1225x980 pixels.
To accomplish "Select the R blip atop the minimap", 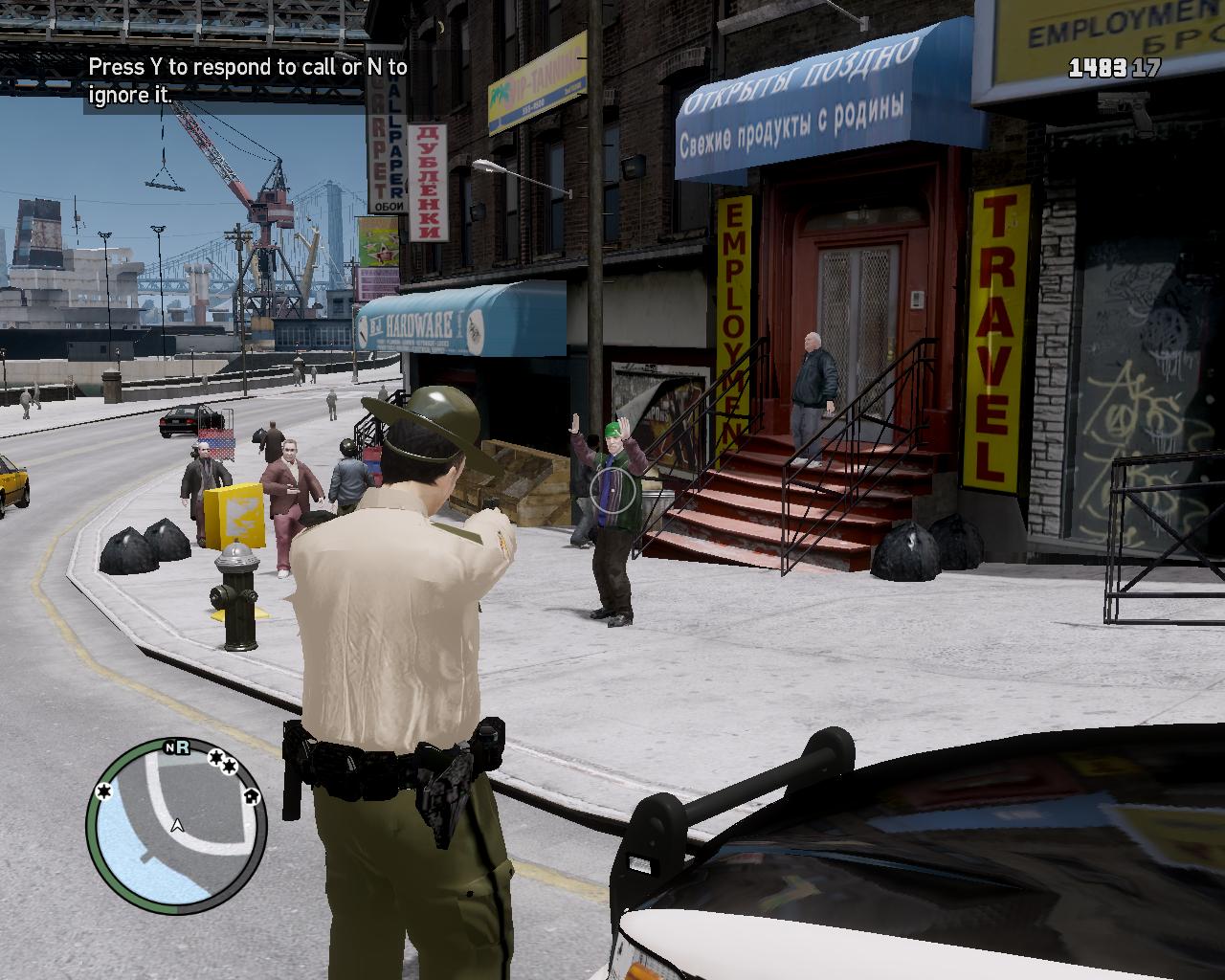I will coord(182,748).
